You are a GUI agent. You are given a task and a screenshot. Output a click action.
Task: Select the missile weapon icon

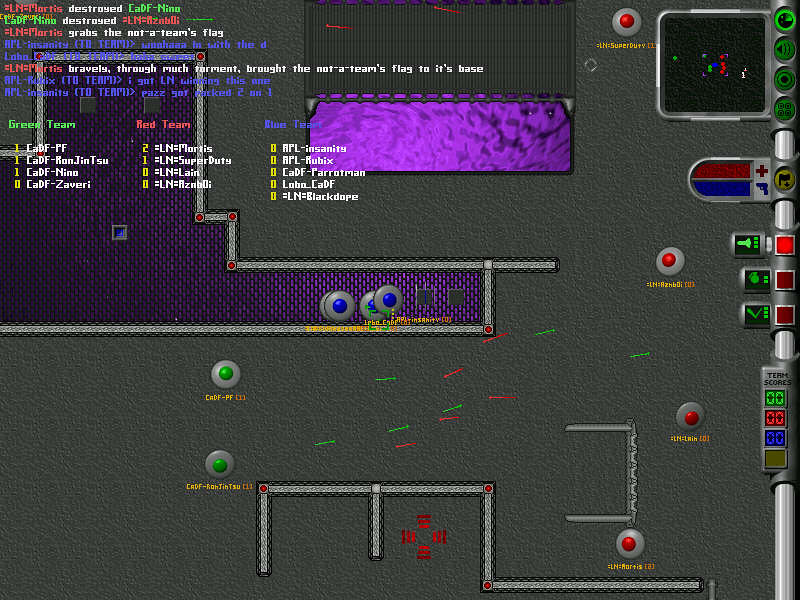tap(748, 244)
